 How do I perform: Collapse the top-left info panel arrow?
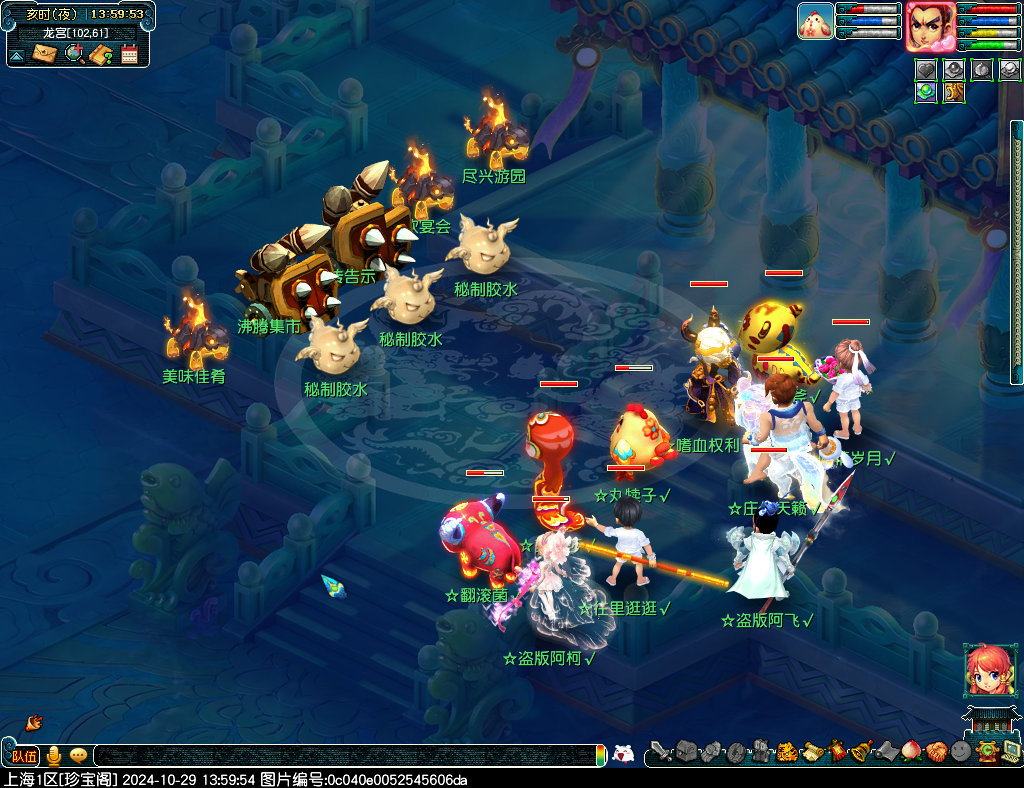(17, 55)
